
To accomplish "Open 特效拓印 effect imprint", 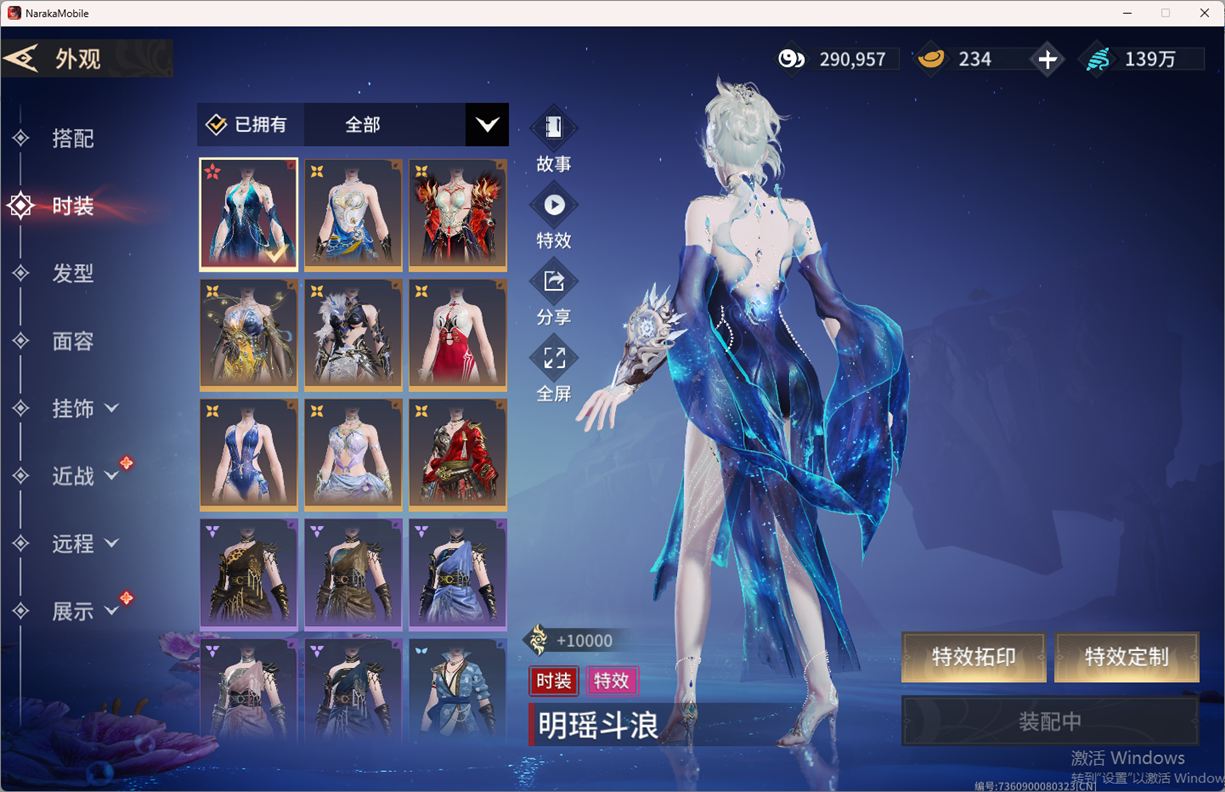I will pos(973,657).
